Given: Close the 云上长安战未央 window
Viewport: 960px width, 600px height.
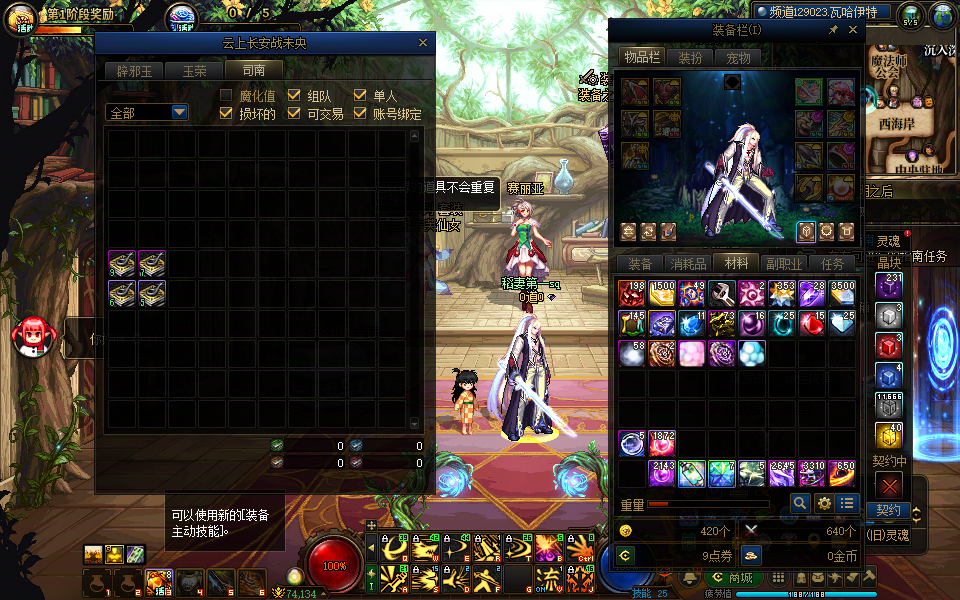Looking at the screenshot, I should [x=423, y=43].
